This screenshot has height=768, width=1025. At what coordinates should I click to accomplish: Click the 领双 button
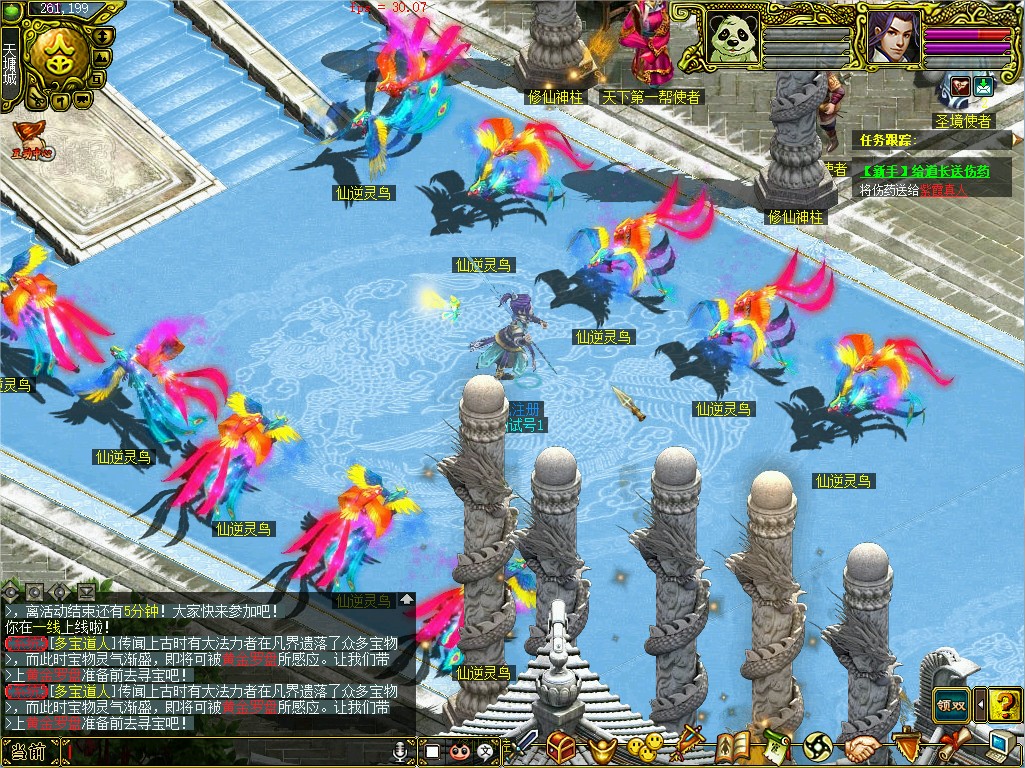[x=952, y=703]
